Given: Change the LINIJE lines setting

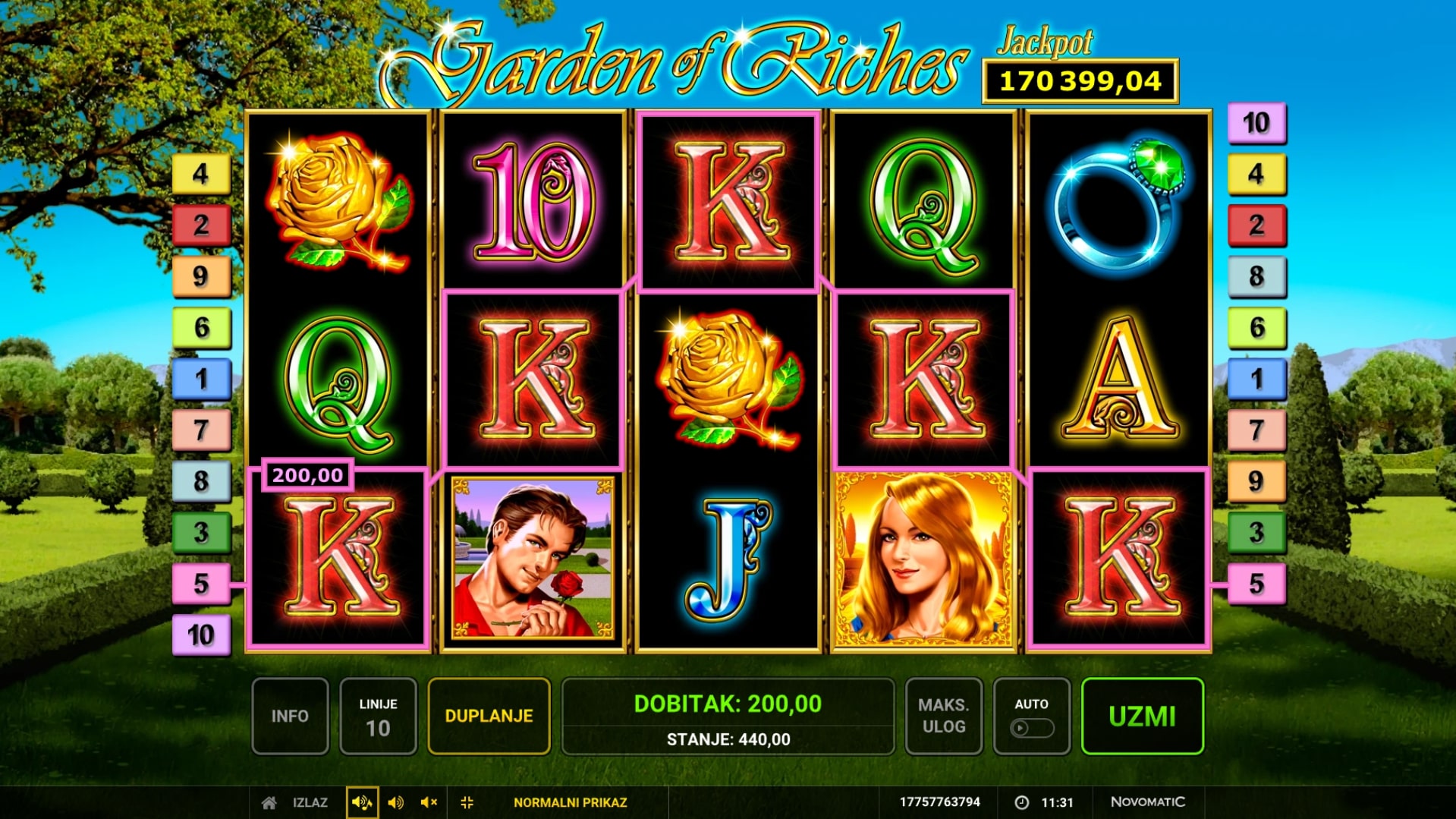Looking at the screenshot, I should [x=378, y=716].
